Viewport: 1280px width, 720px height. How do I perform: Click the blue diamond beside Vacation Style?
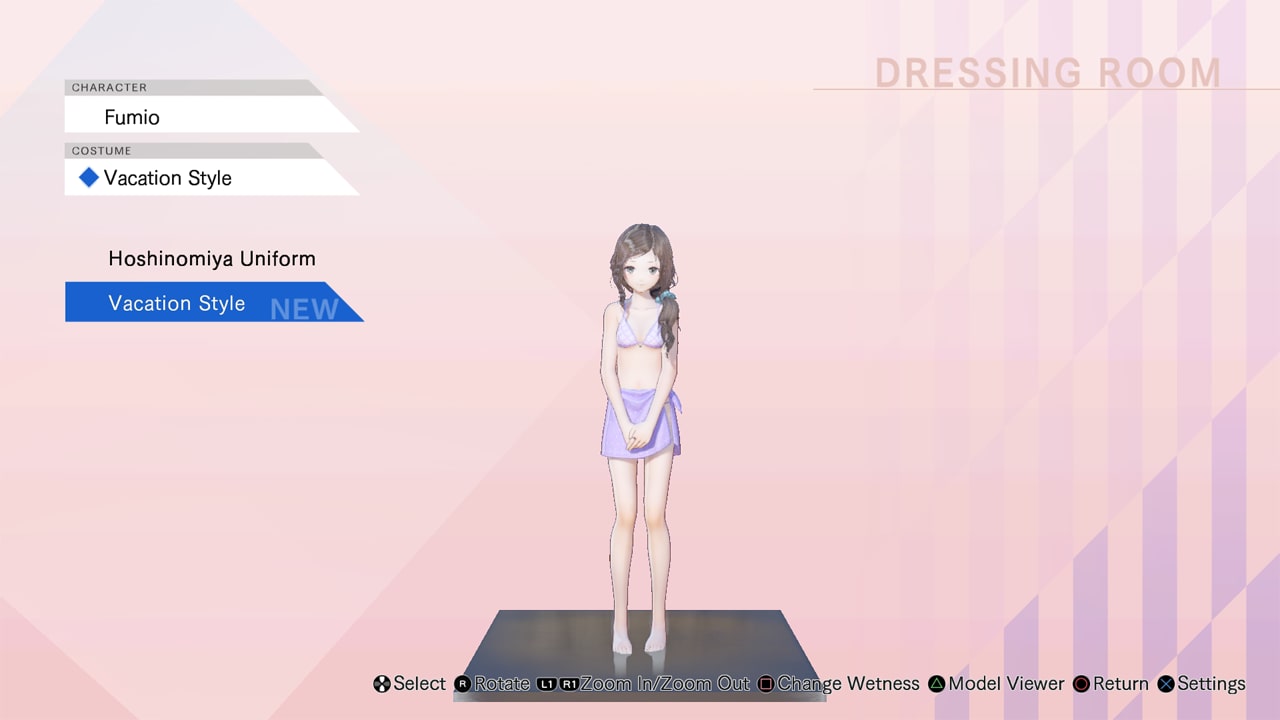pyautogui.click(x=88, y=177)
